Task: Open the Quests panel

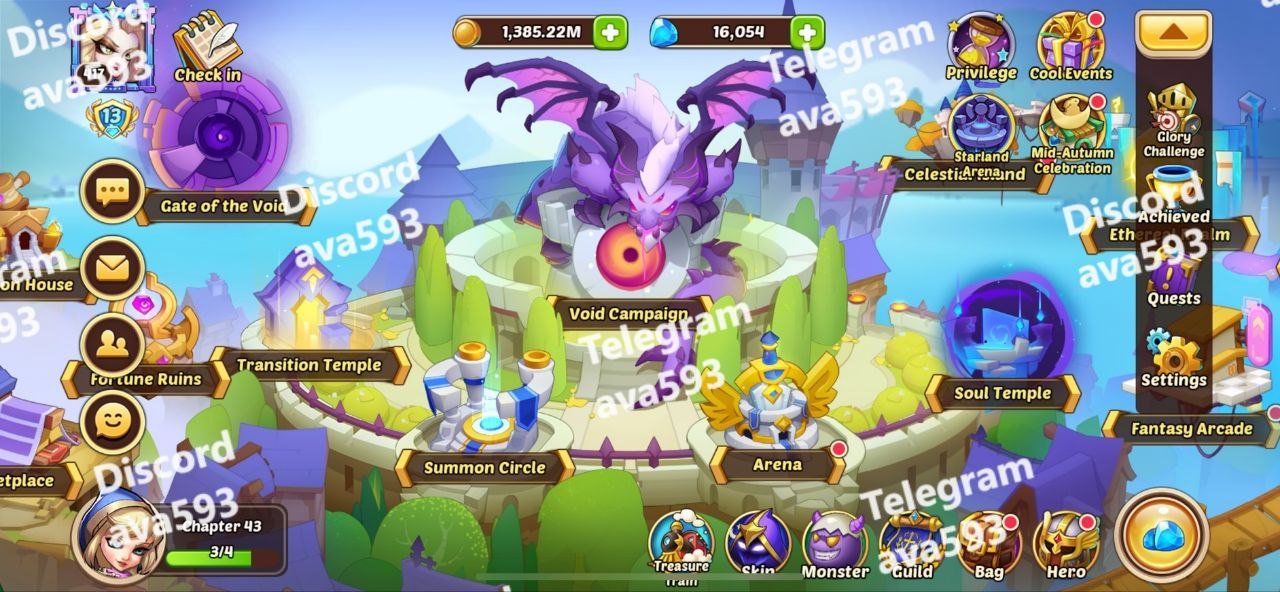Action: (1173, 278)
